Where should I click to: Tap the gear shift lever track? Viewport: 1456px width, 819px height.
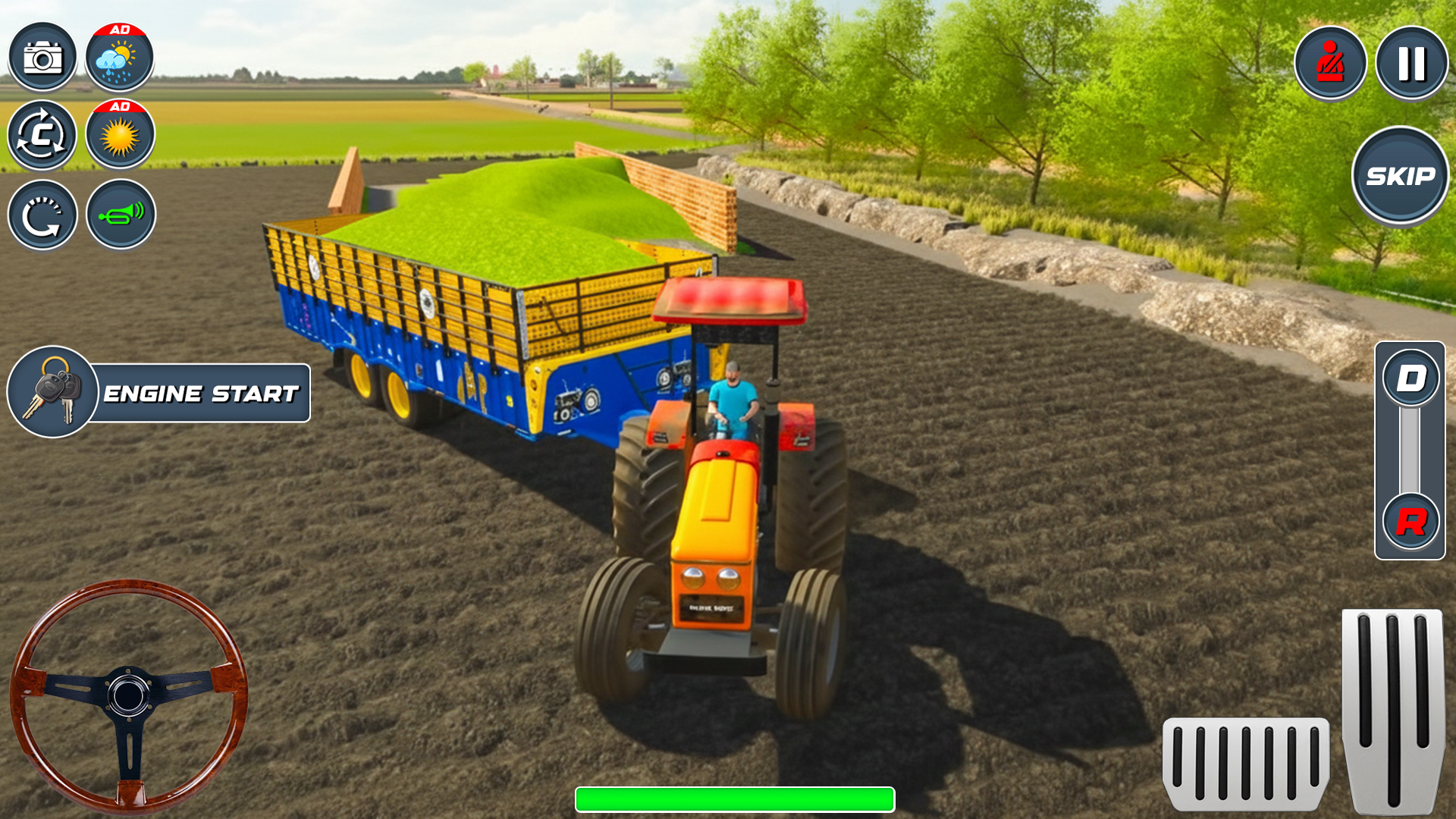click(x=1409, y=451)
